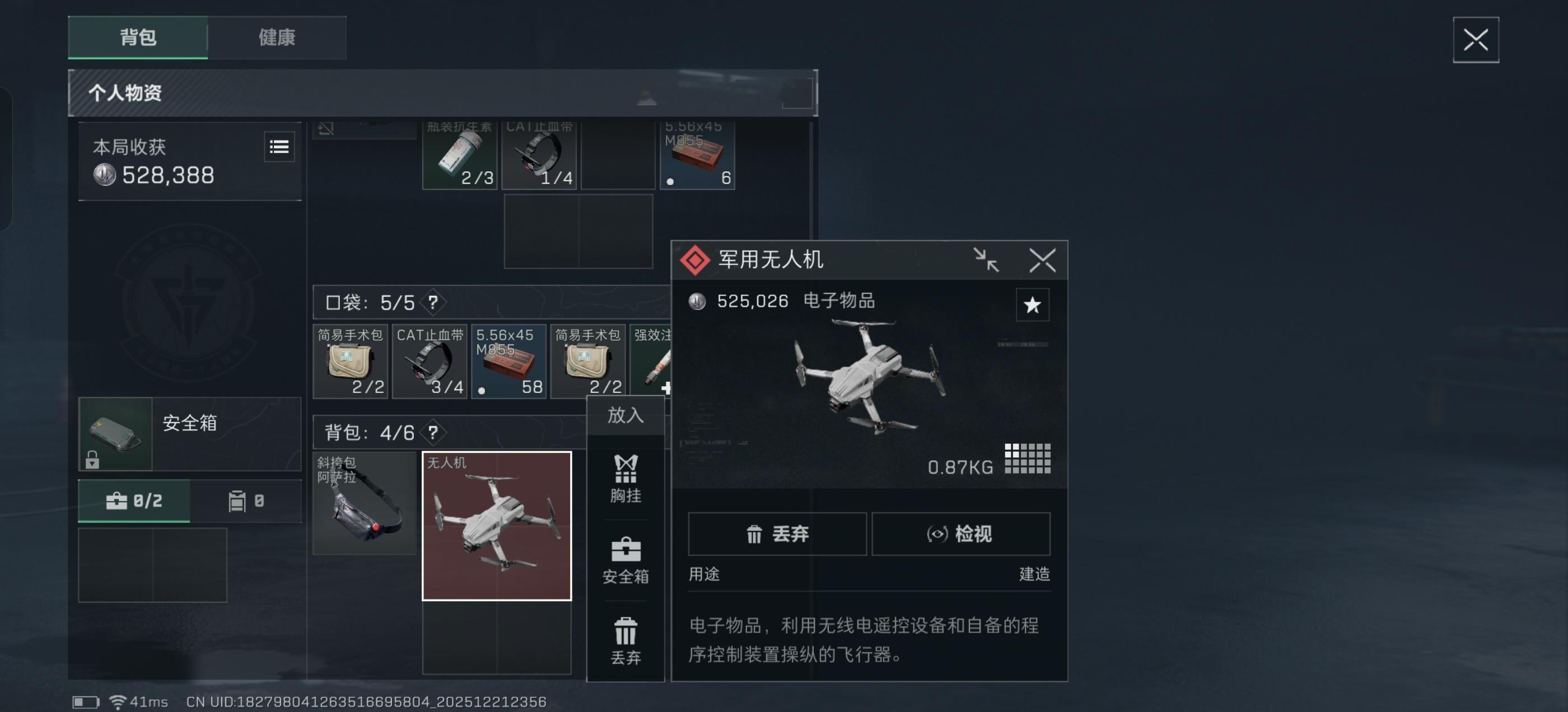Switch to the 背包 tab
Screen dimensions: 1568x712
coord(138,38)
